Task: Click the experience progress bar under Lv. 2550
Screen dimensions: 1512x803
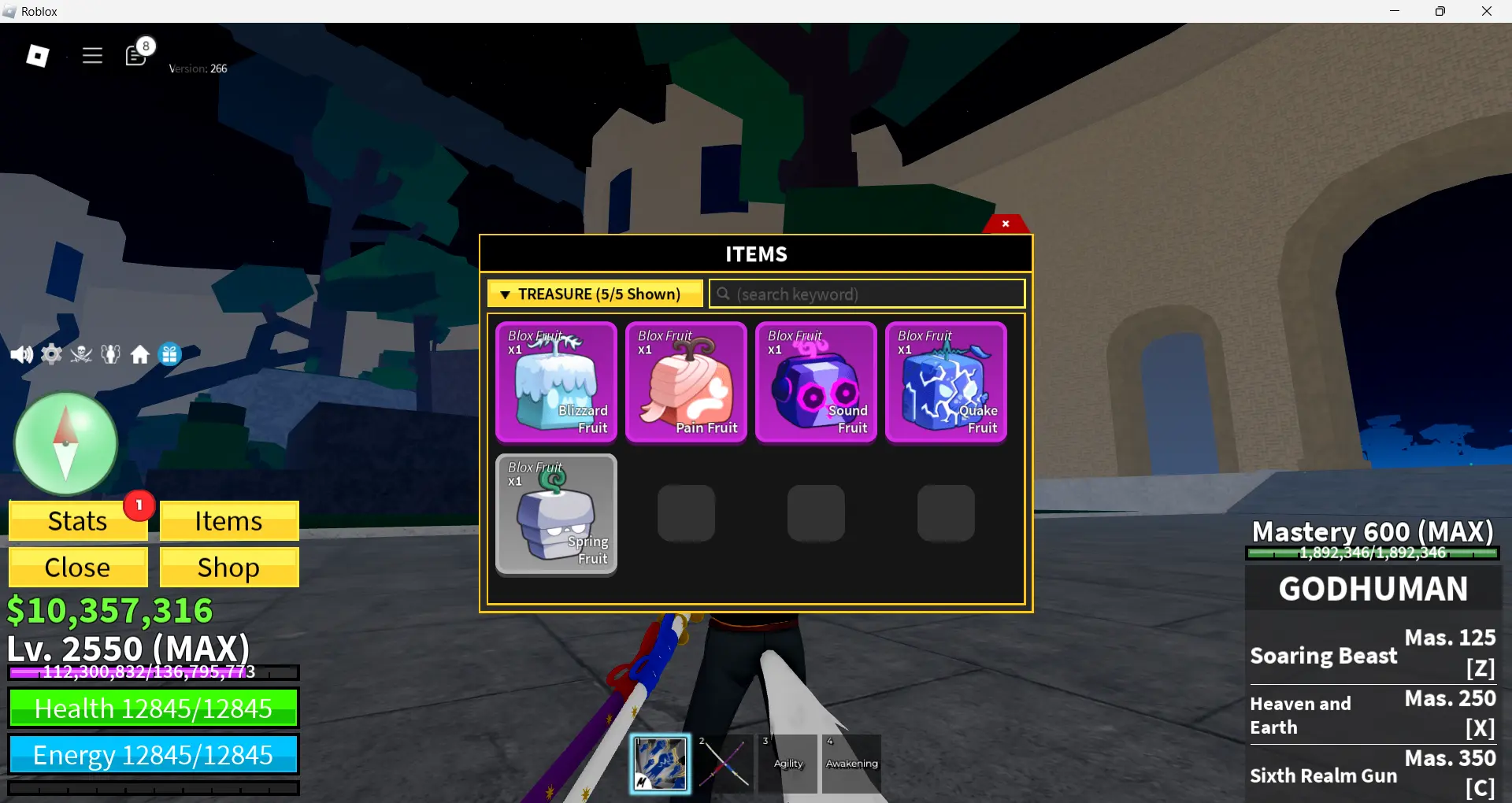Action: [x=154, y=673]
